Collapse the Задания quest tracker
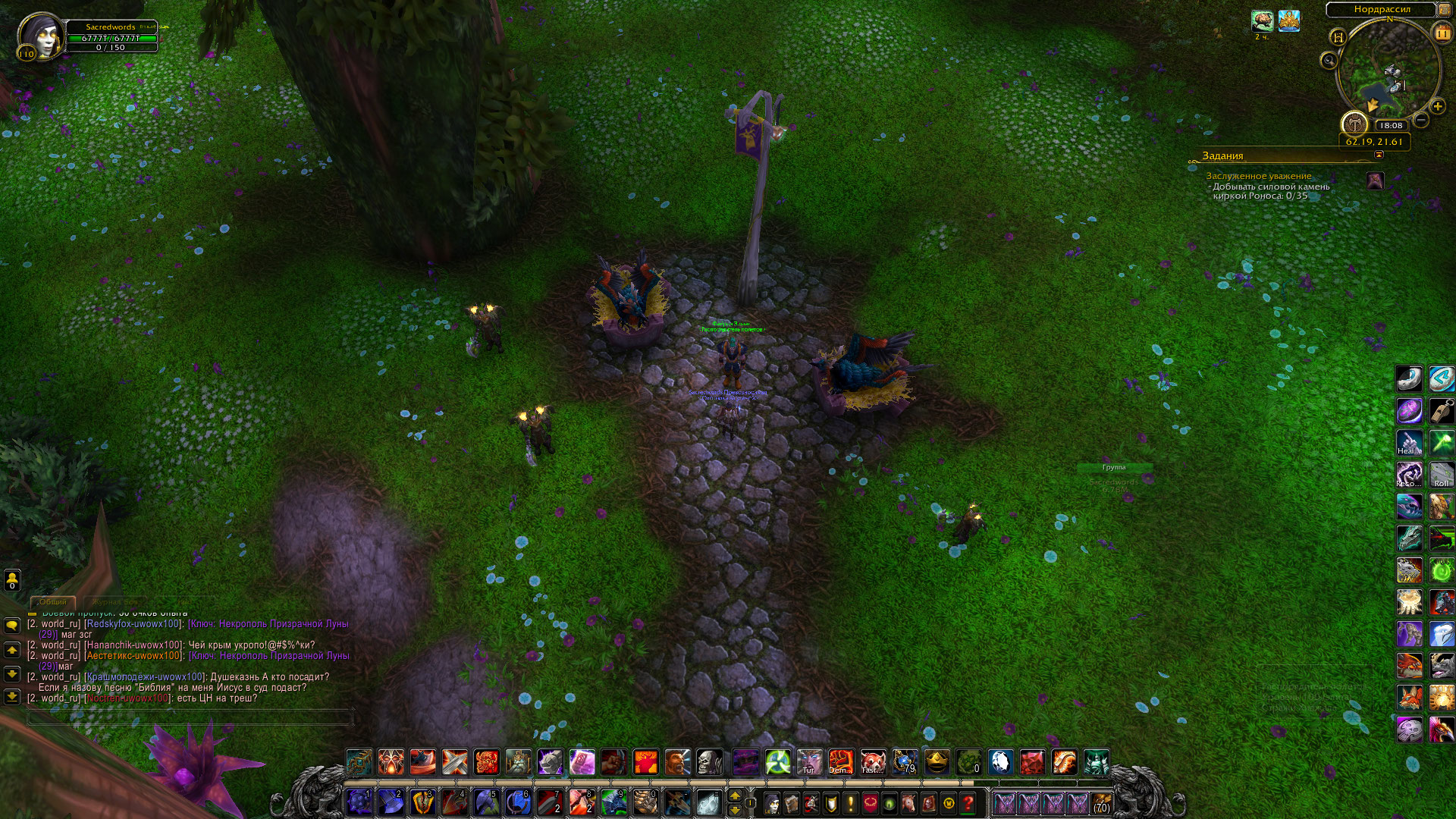Viewport: 1456px width, 819px height. [x=1379, y=155]
